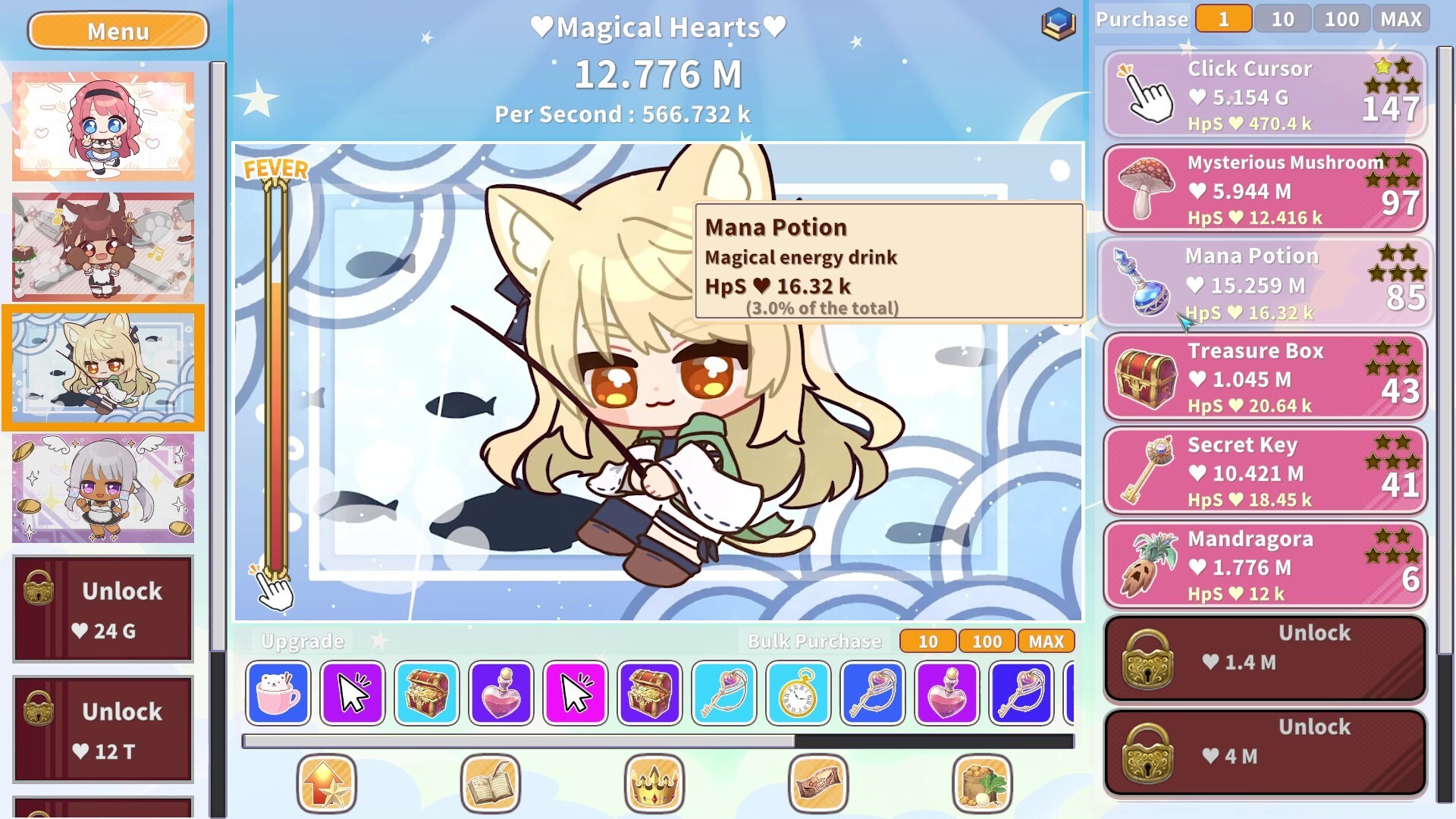Select the pink-haired maid character thumbnail
Screen dimensions: 1456x819
[x=103, y=126]
